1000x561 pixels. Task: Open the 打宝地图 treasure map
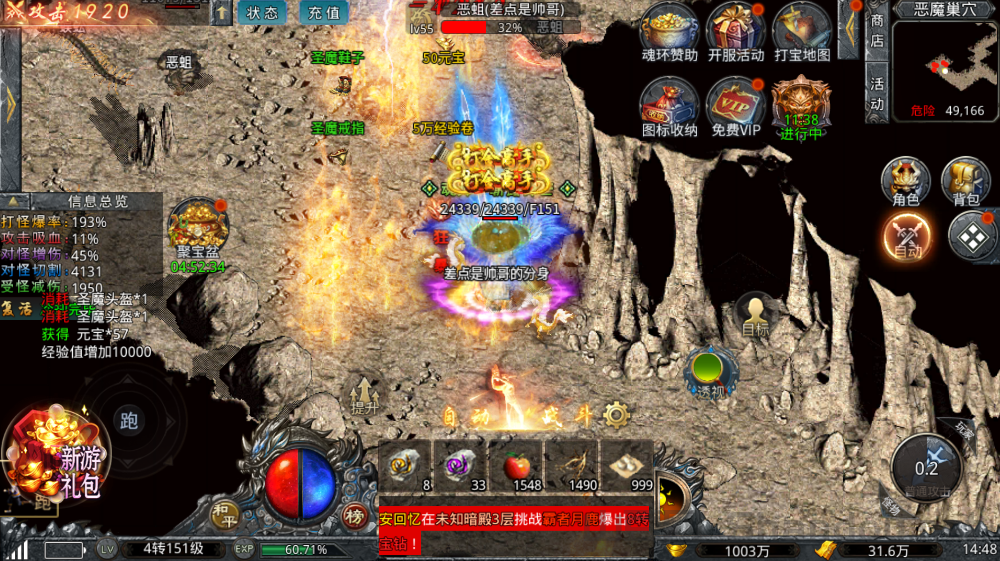pos(801,30)
